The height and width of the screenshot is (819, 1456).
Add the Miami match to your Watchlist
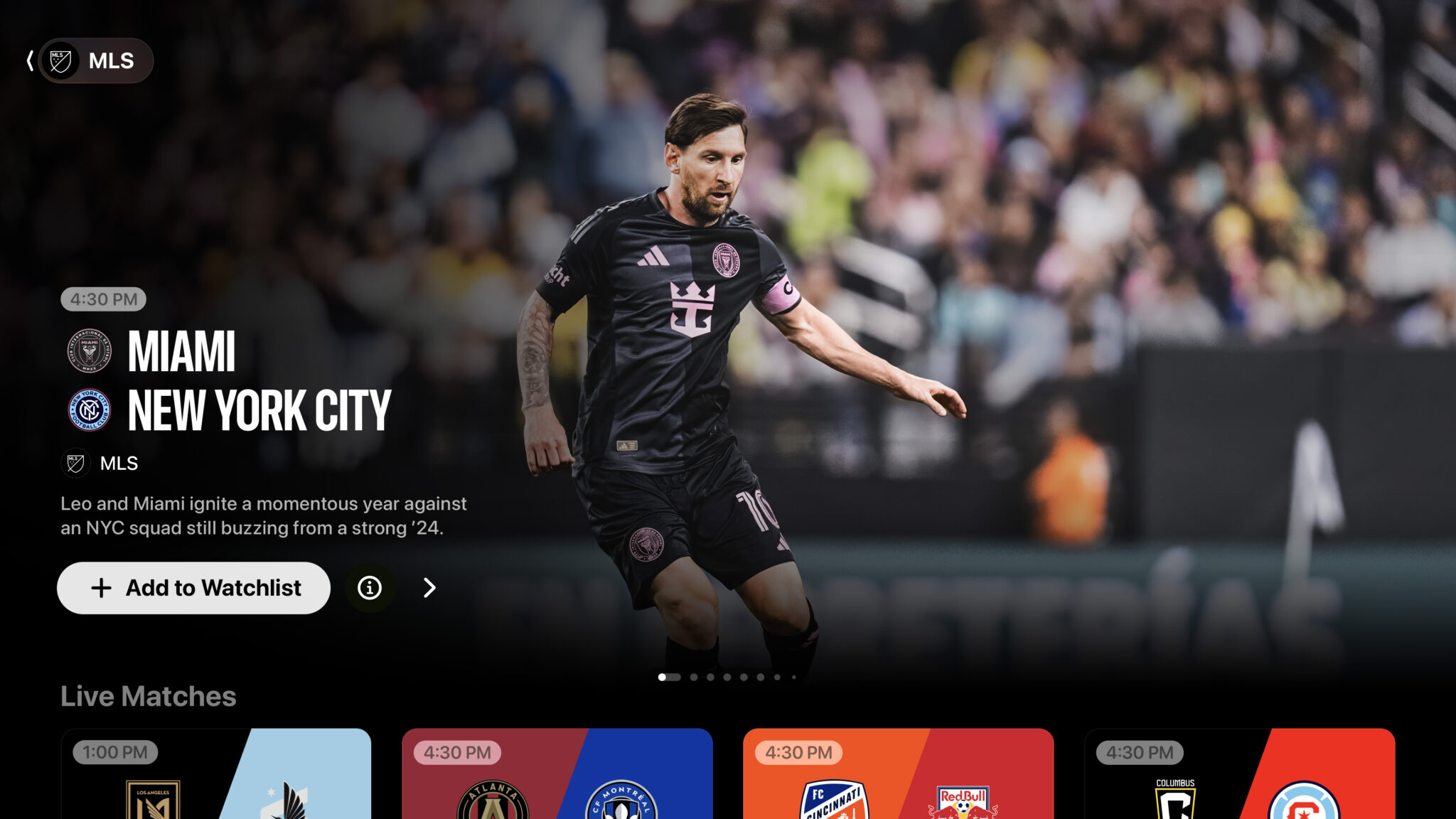193,588
